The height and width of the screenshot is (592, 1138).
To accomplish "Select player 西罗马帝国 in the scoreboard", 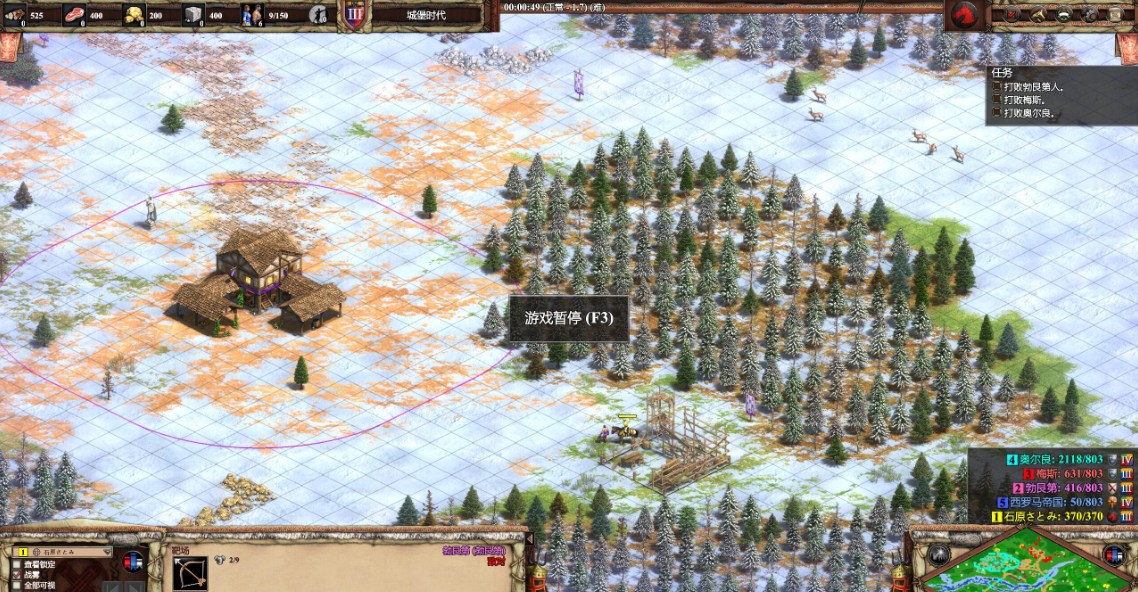I will tap(1052, 501).
